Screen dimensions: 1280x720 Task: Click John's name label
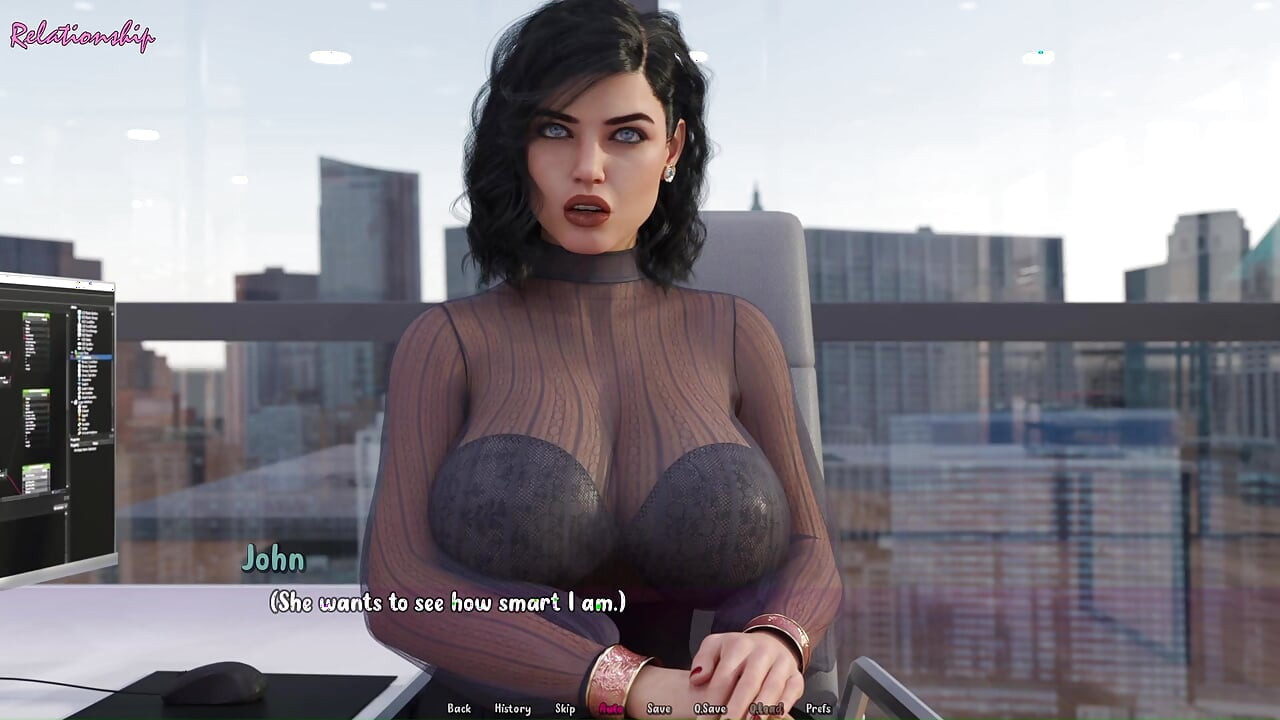click(x=277, y=560)
